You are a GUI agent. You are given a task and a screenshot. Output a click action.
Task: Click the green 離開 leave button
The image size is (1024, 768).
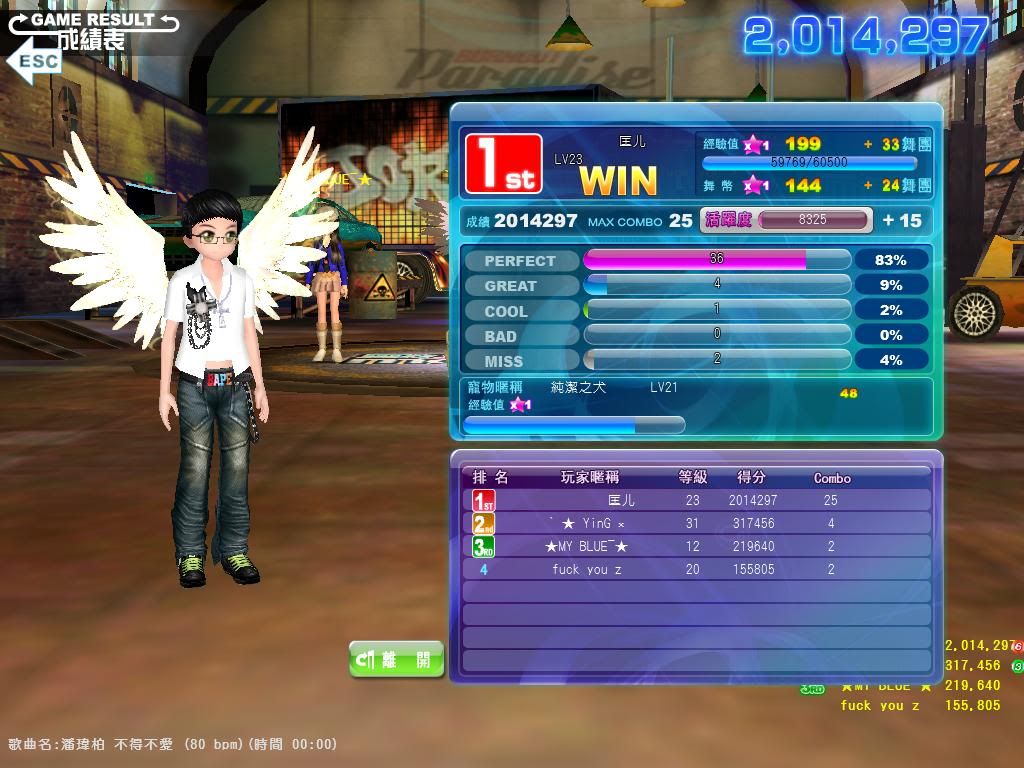point(396,659)
